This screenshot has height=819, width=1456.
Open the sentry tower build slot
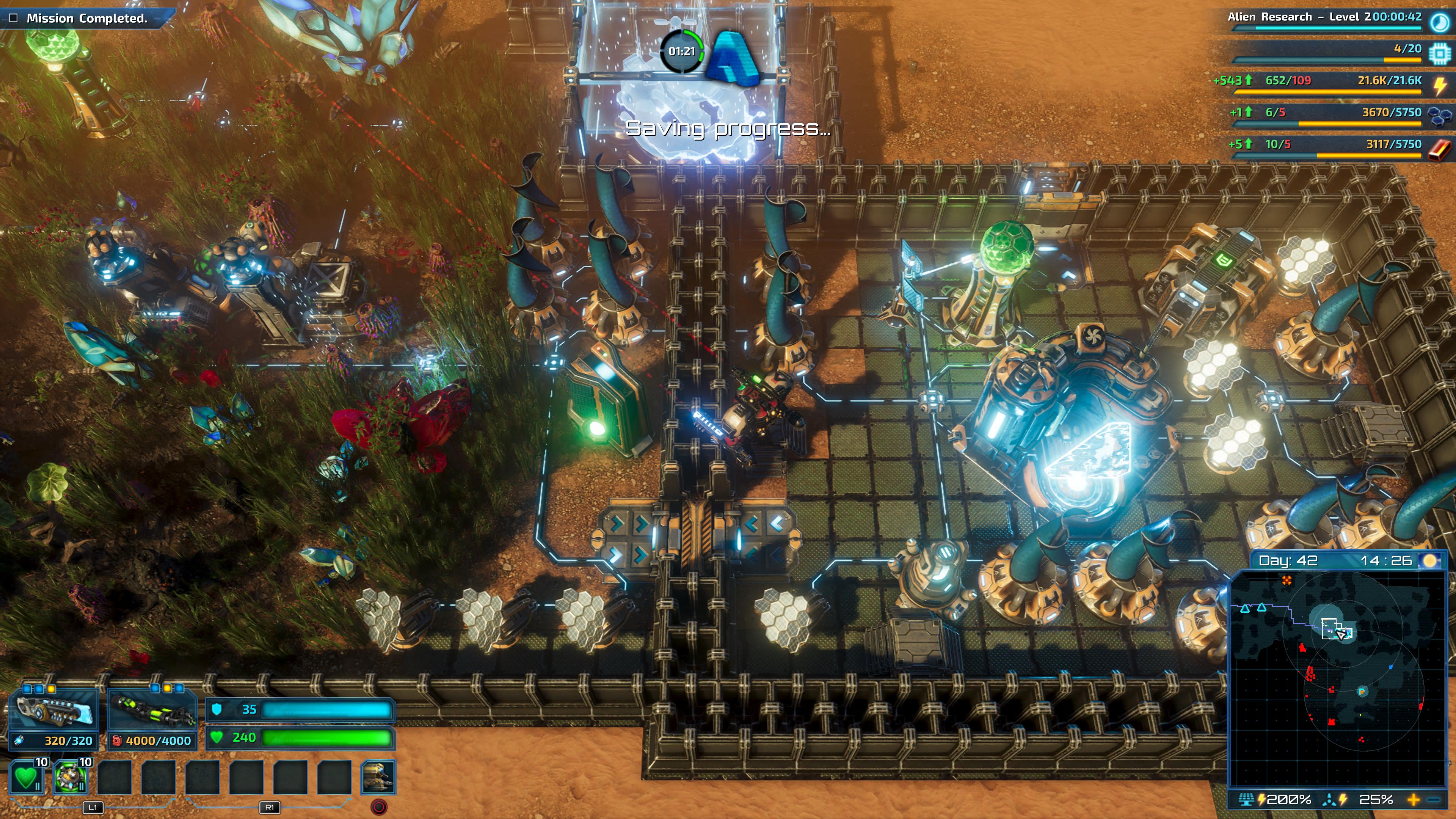tap(378, 777)
